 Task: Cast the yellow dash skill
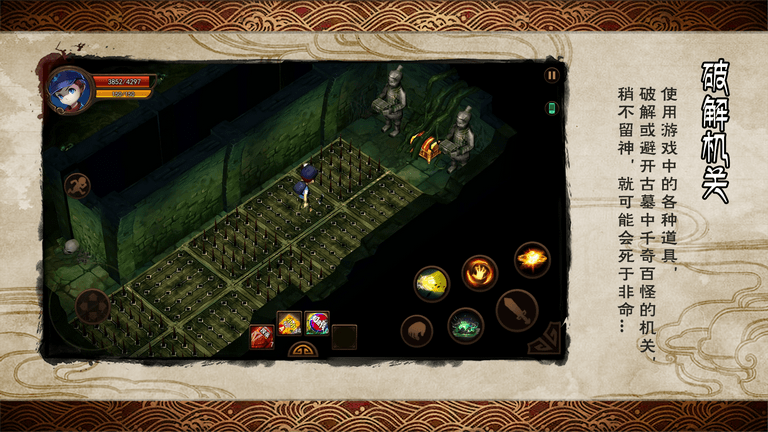pos(432,283)
